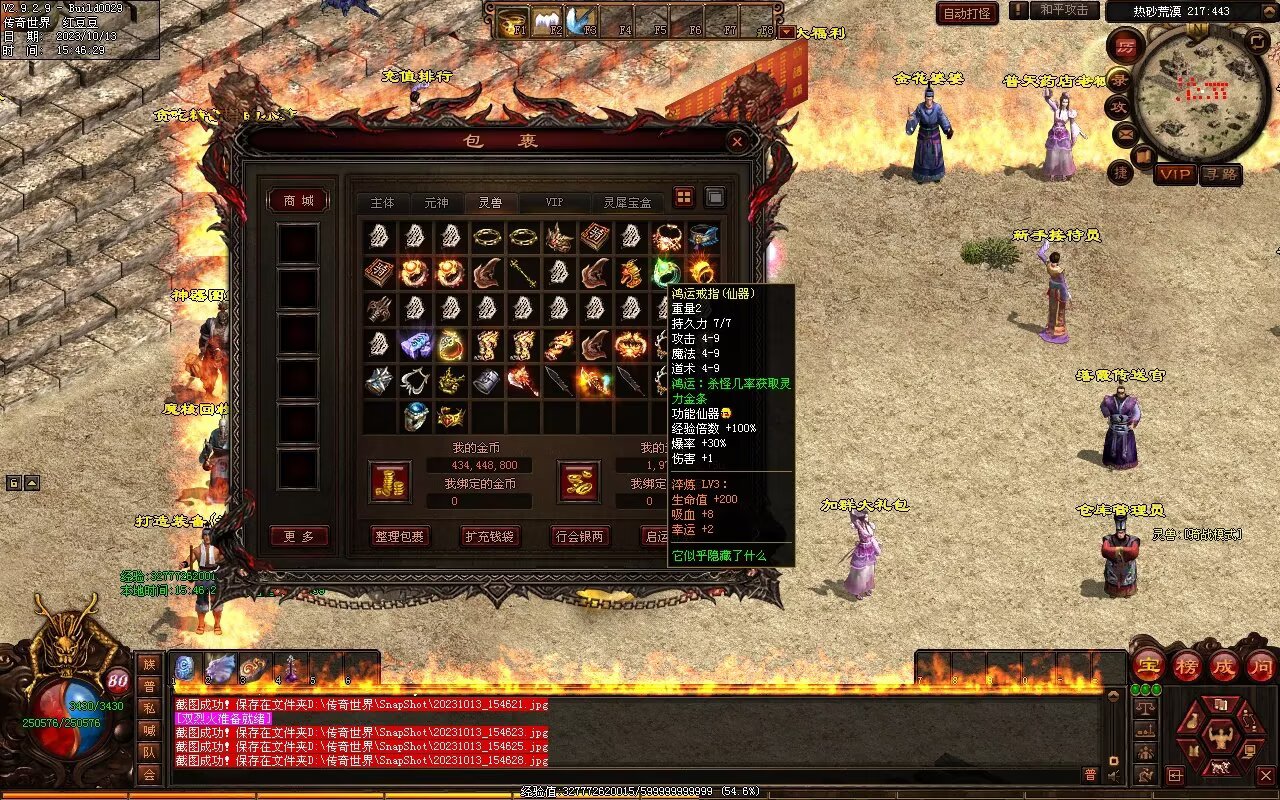This screenshot has height=800, width=1280.
Task: Click the 扩充钱袋 button
Action: 490,536
